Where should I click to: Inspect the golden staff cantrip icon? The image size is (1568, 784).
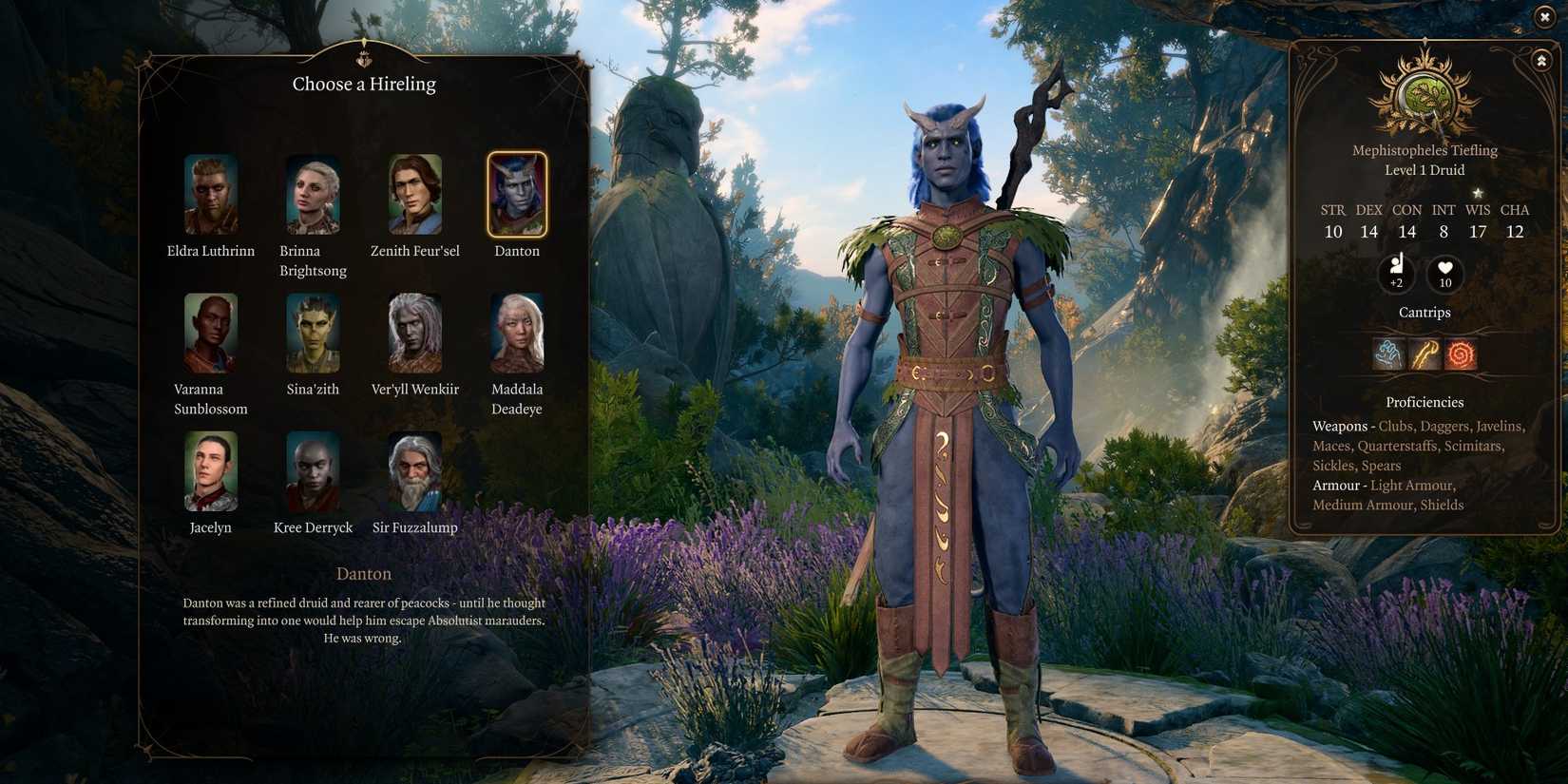(x=1425, y=354)
